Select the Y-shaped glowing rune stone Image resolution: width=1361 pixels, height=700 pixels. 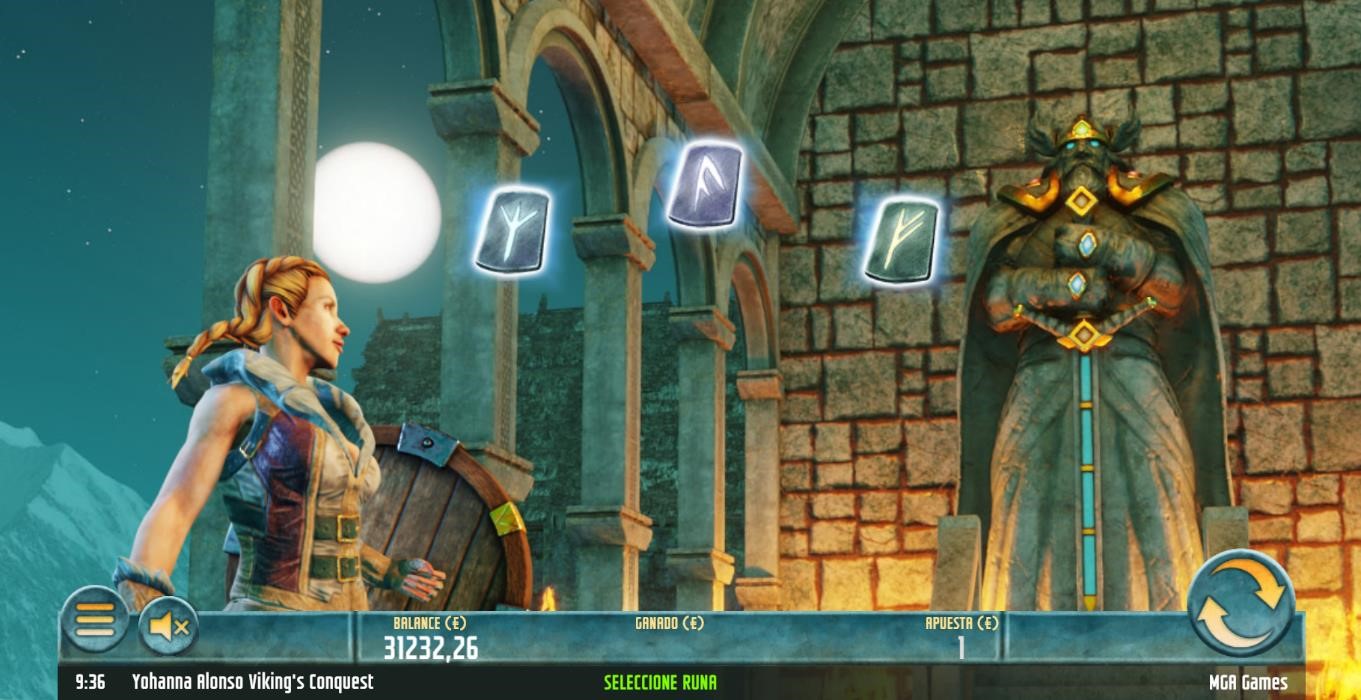point(511,230)
